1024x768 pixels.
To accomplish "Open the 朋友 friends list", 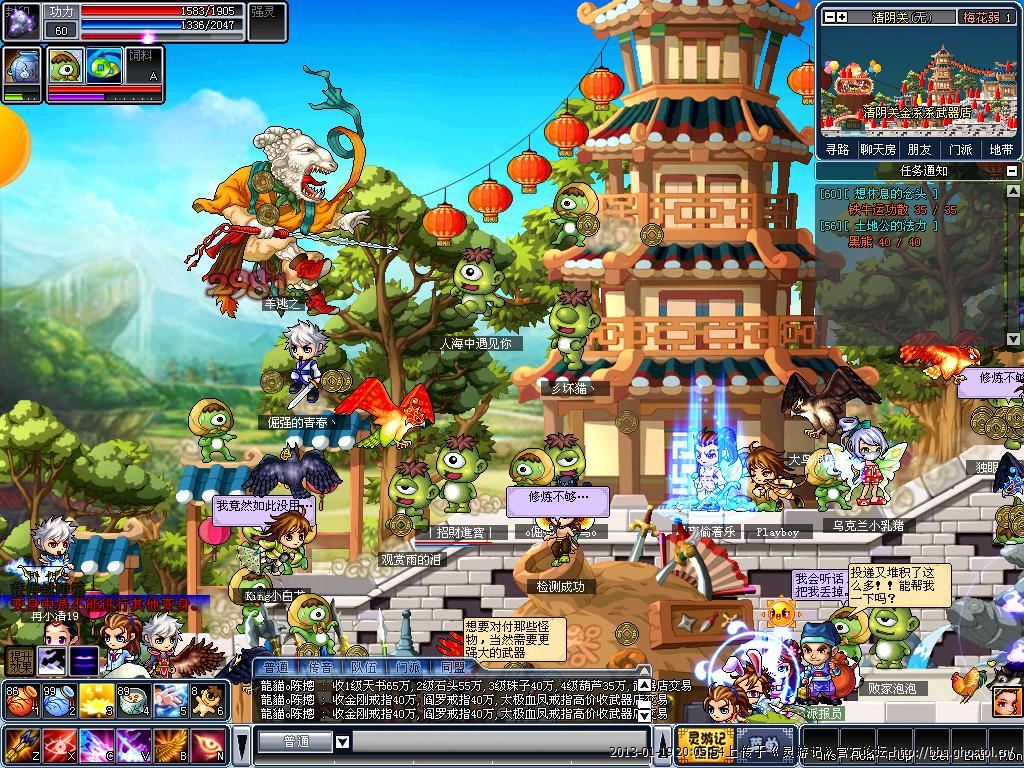I will (919, 149).
